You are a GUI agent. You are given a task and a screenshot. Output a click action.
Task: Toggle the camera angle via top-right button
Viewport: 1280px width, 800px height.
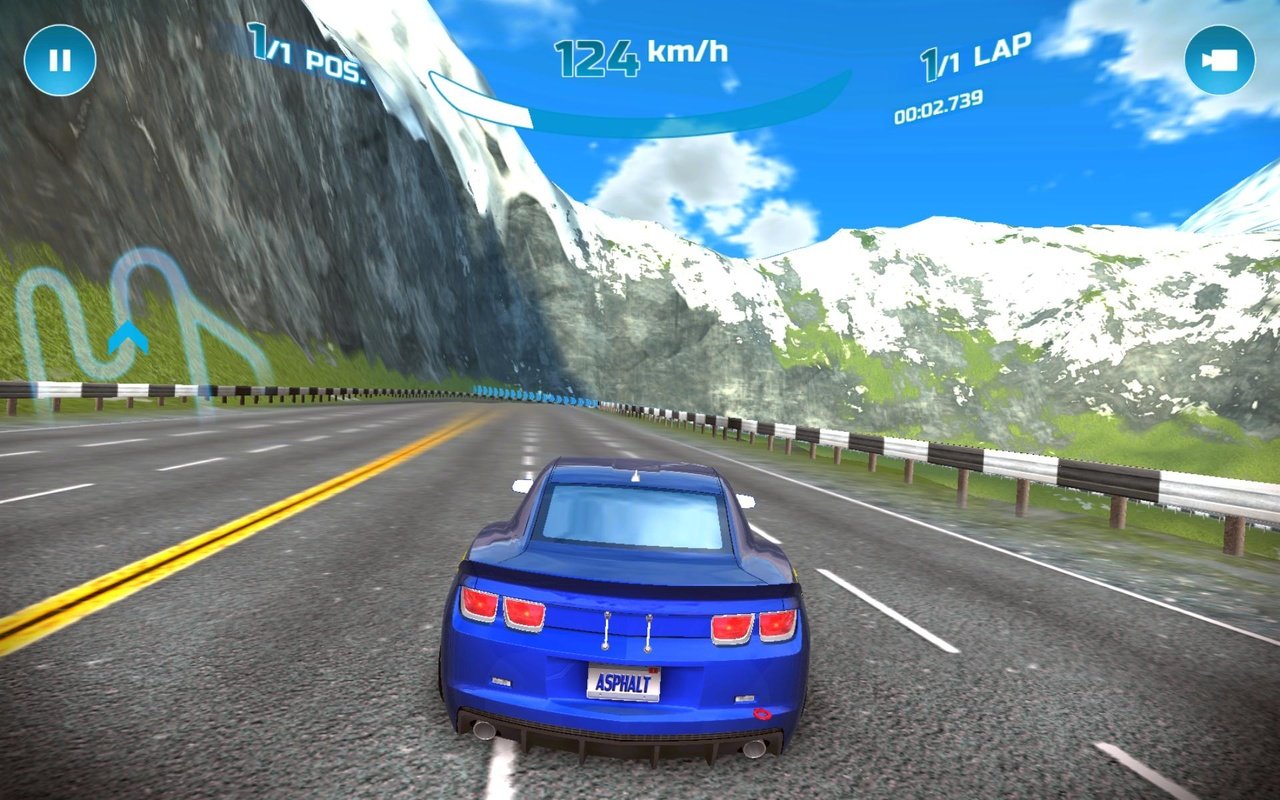point(1219,59)
